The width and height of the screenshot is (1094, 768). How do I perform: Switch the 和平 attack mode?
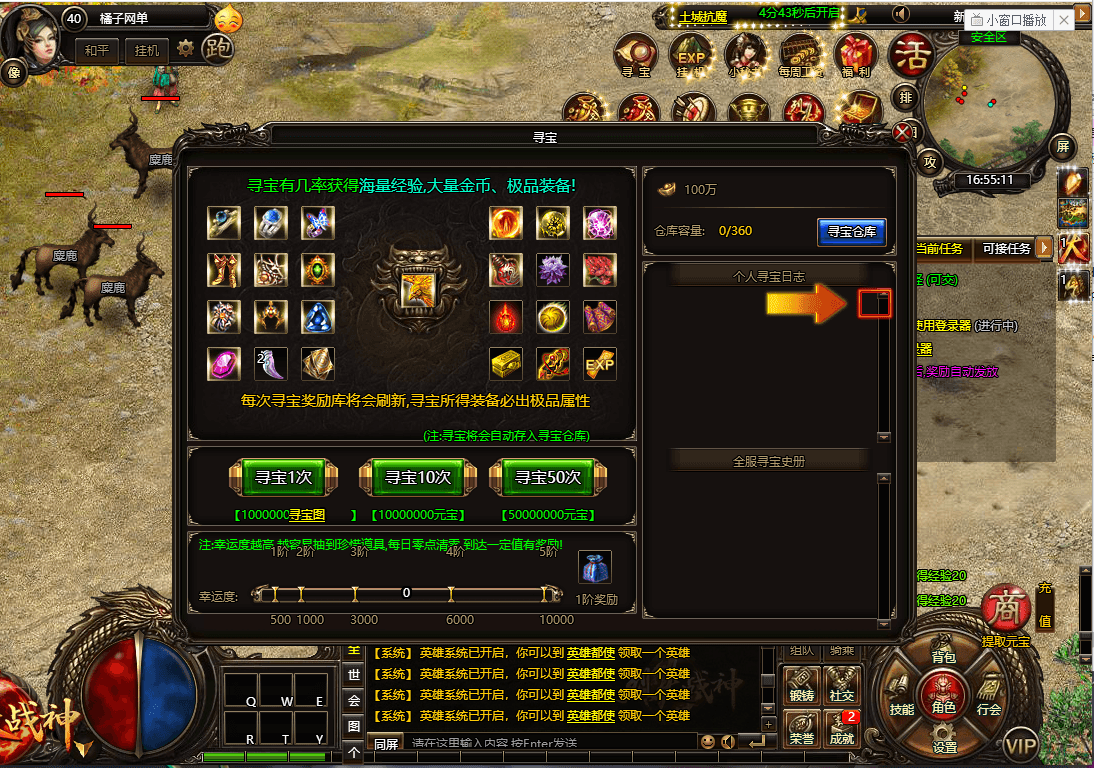coord(97,50)
